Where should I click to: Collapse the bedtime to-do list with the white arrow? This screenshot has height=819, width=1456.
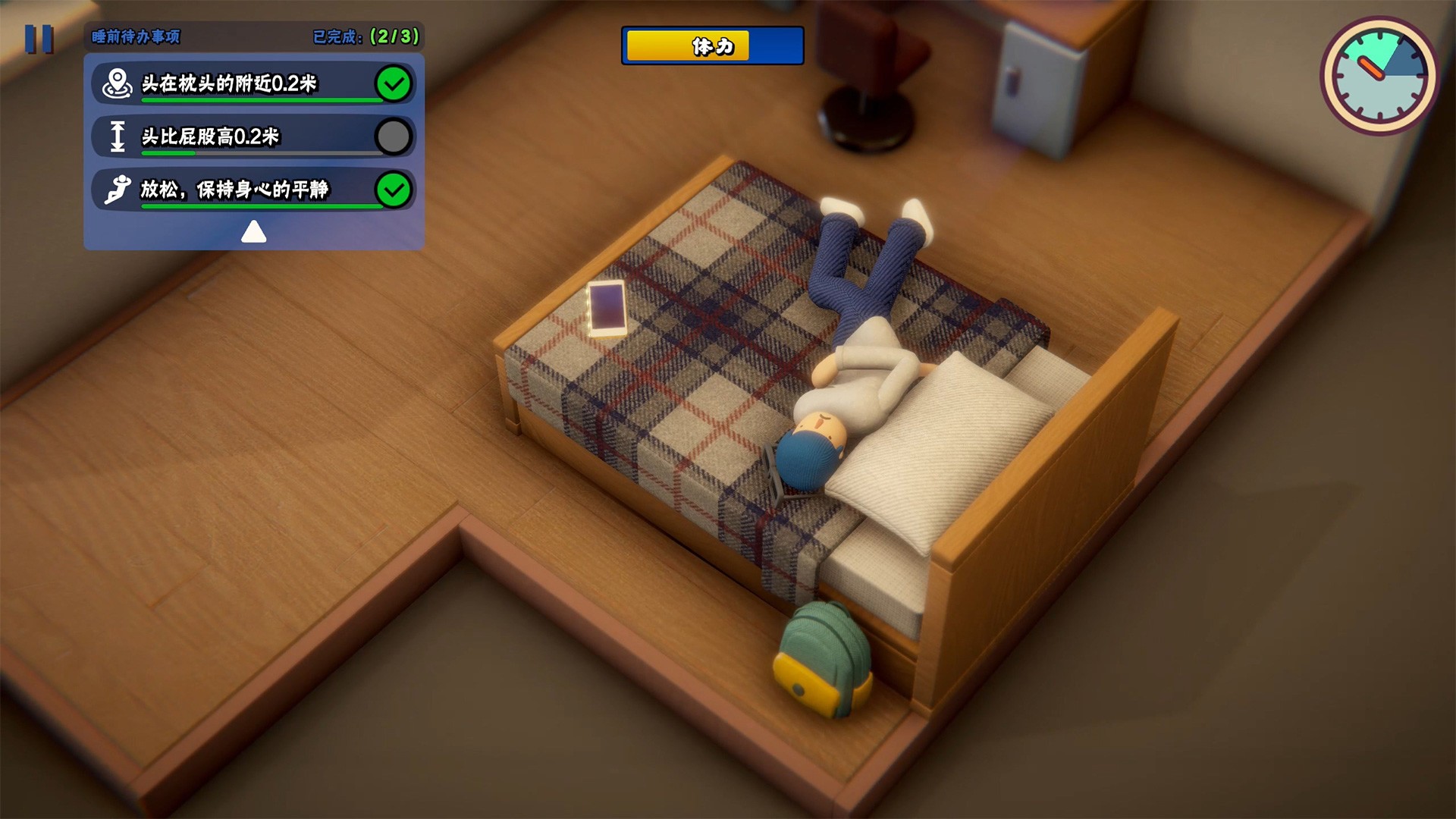(253, 231)
